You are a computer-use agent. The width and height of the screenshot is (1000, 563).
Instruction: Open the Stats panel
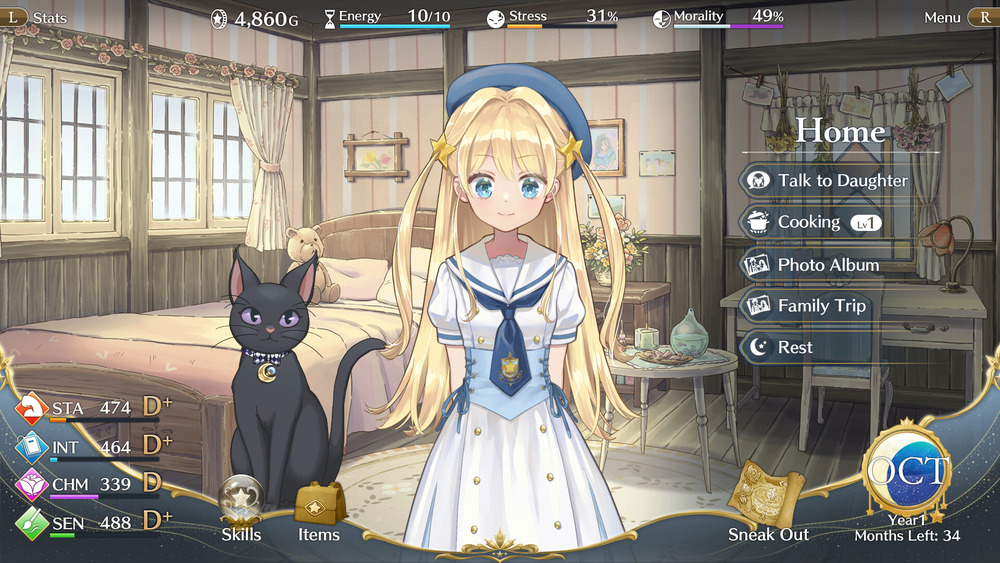tap(38, 17)
